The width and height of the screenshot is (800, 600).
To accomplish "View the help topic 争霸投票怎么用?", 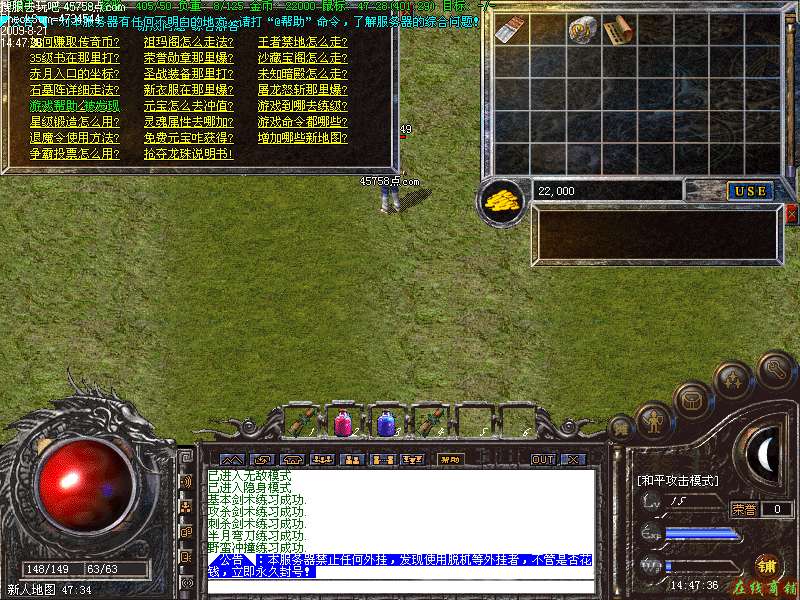I will 74,154.
